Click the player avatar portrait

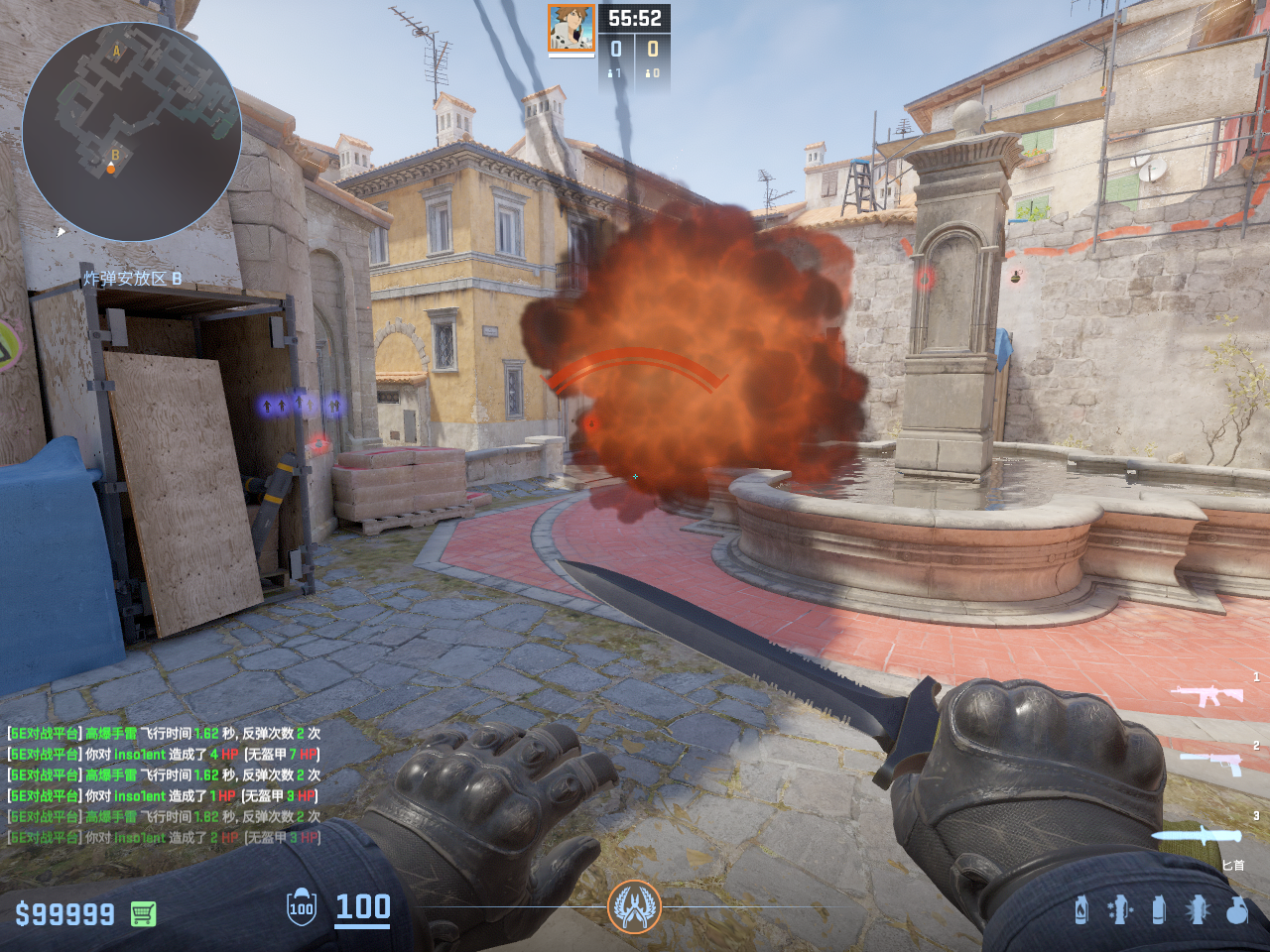(571, 28)
